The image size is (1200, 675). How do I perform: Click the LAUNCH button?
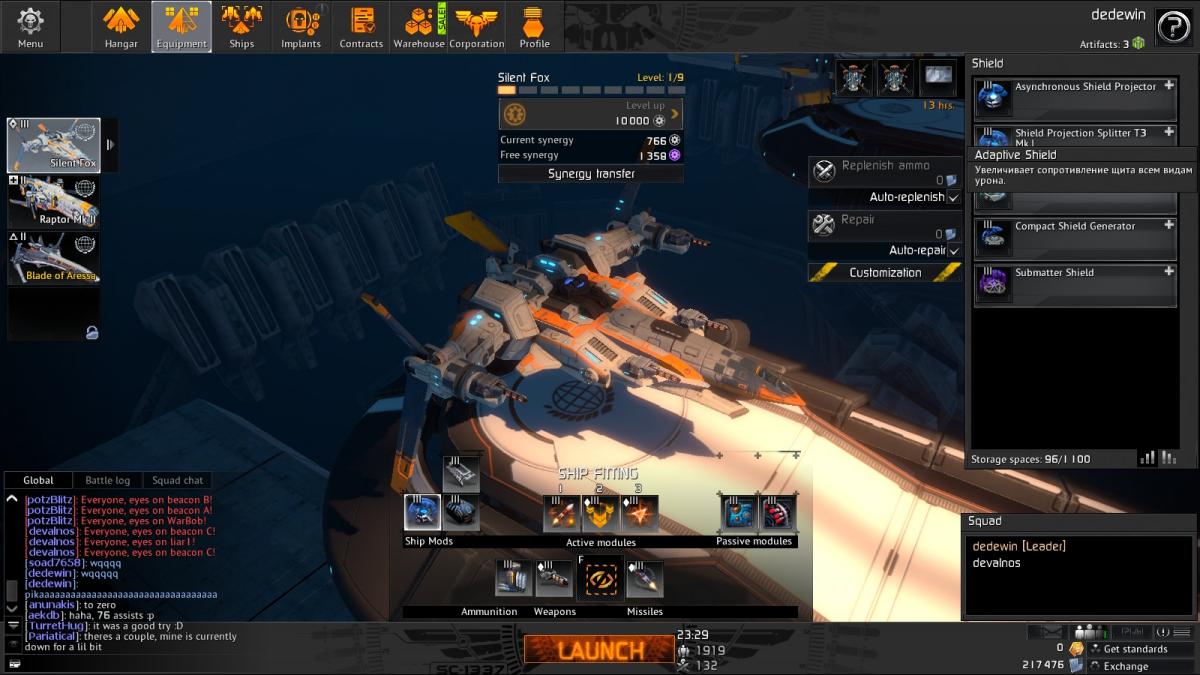(599, 650)
